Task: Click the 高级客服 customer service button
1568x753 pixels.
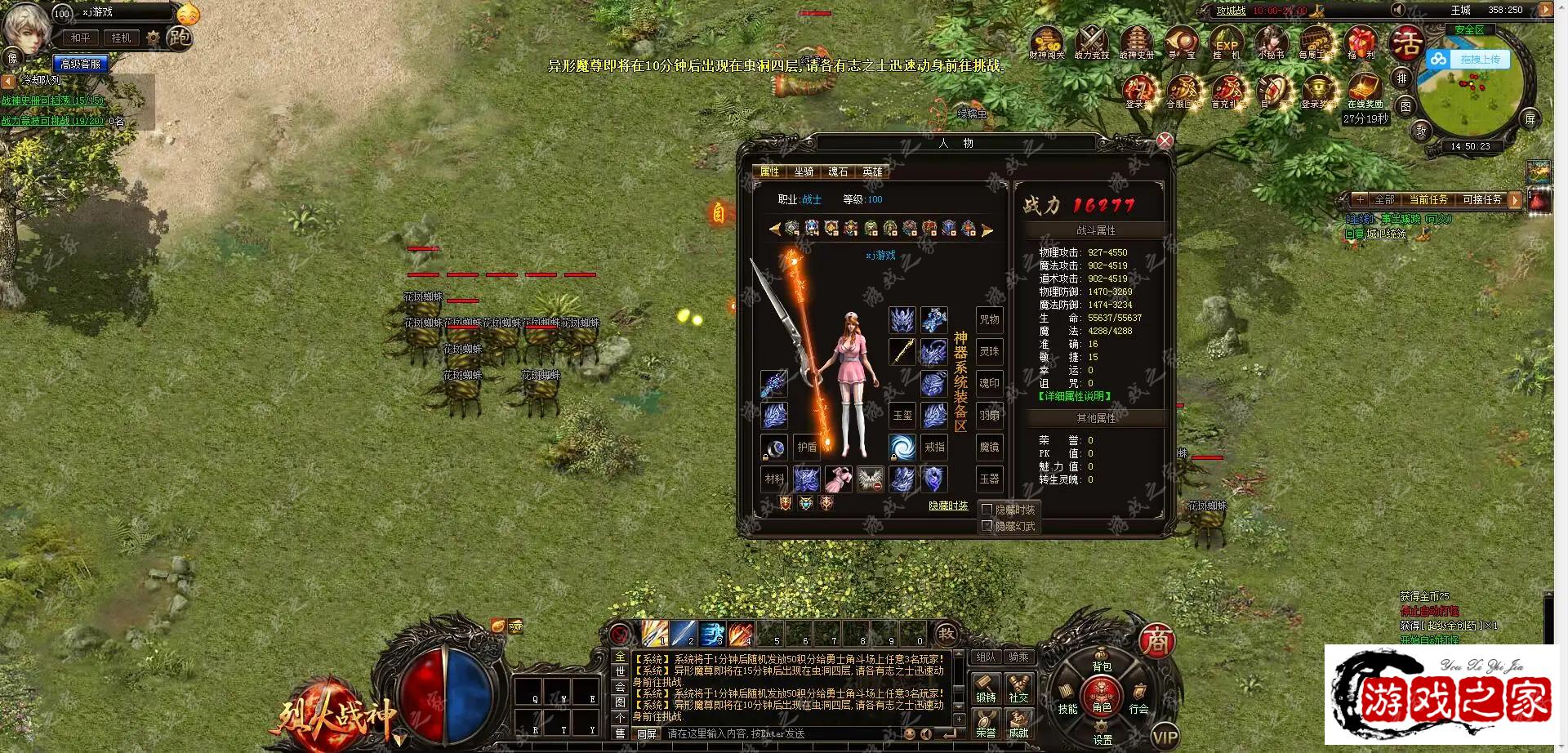Action: pos(81,64)
